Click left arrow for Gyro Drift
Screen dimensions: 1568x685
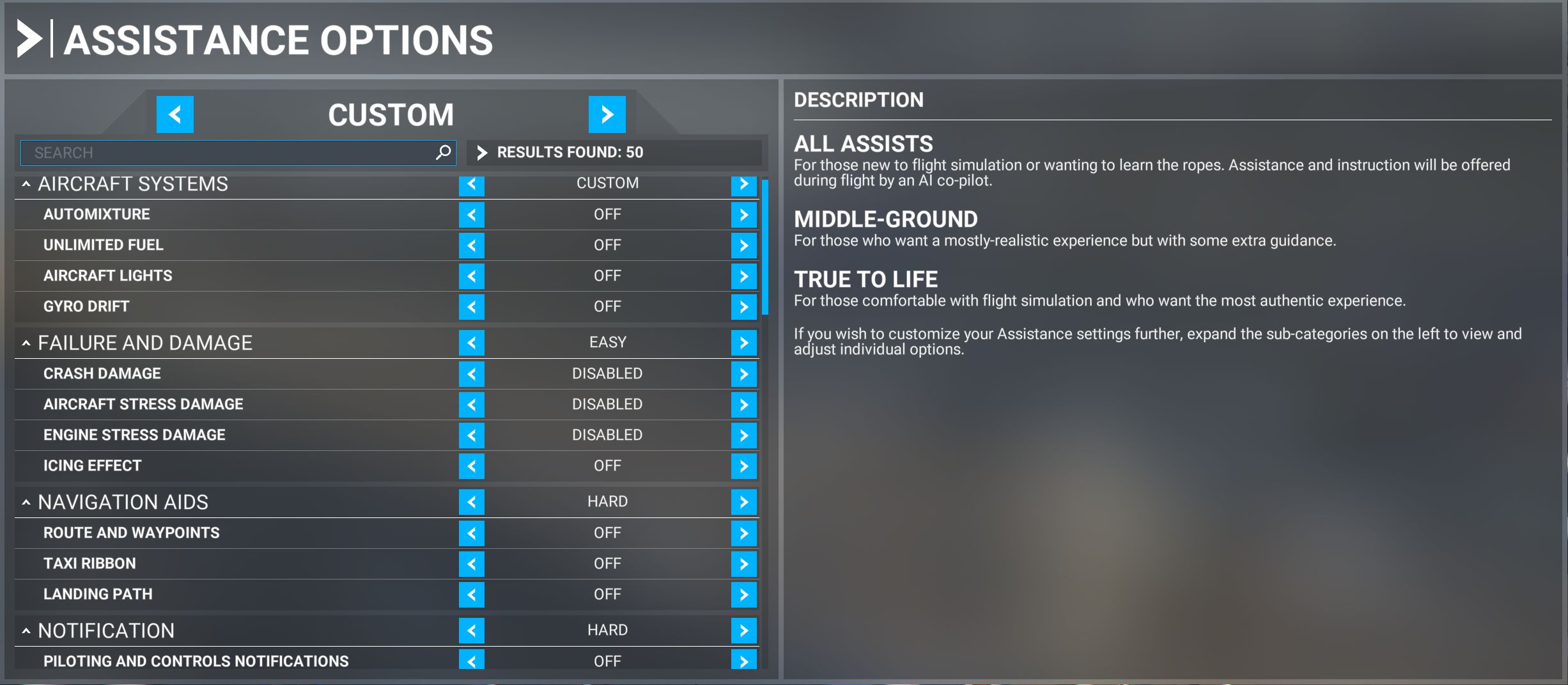pos(471,307)
